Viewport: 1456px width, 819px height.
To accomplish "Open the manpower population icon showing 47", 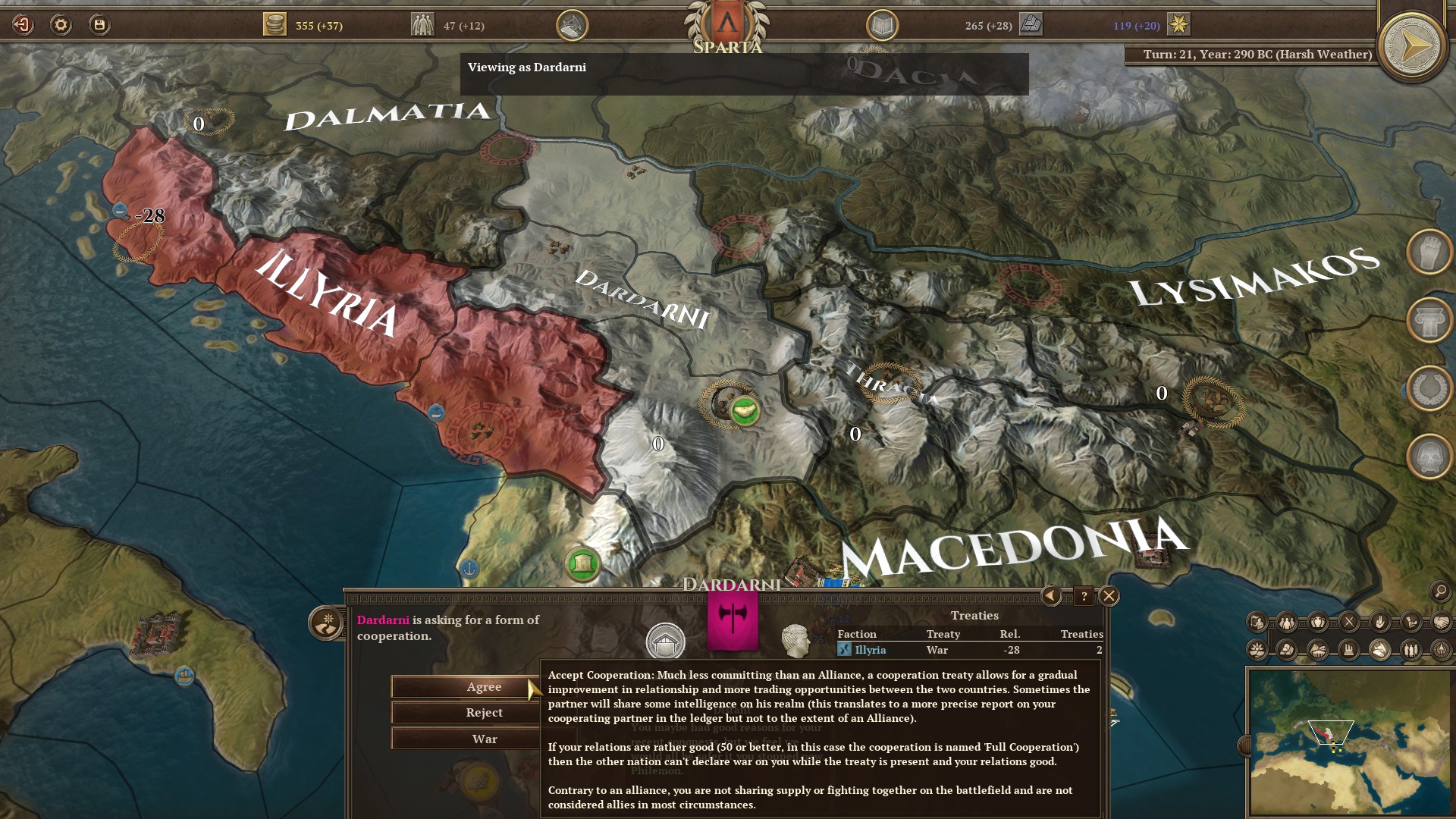I will click(x=425, y=24).
